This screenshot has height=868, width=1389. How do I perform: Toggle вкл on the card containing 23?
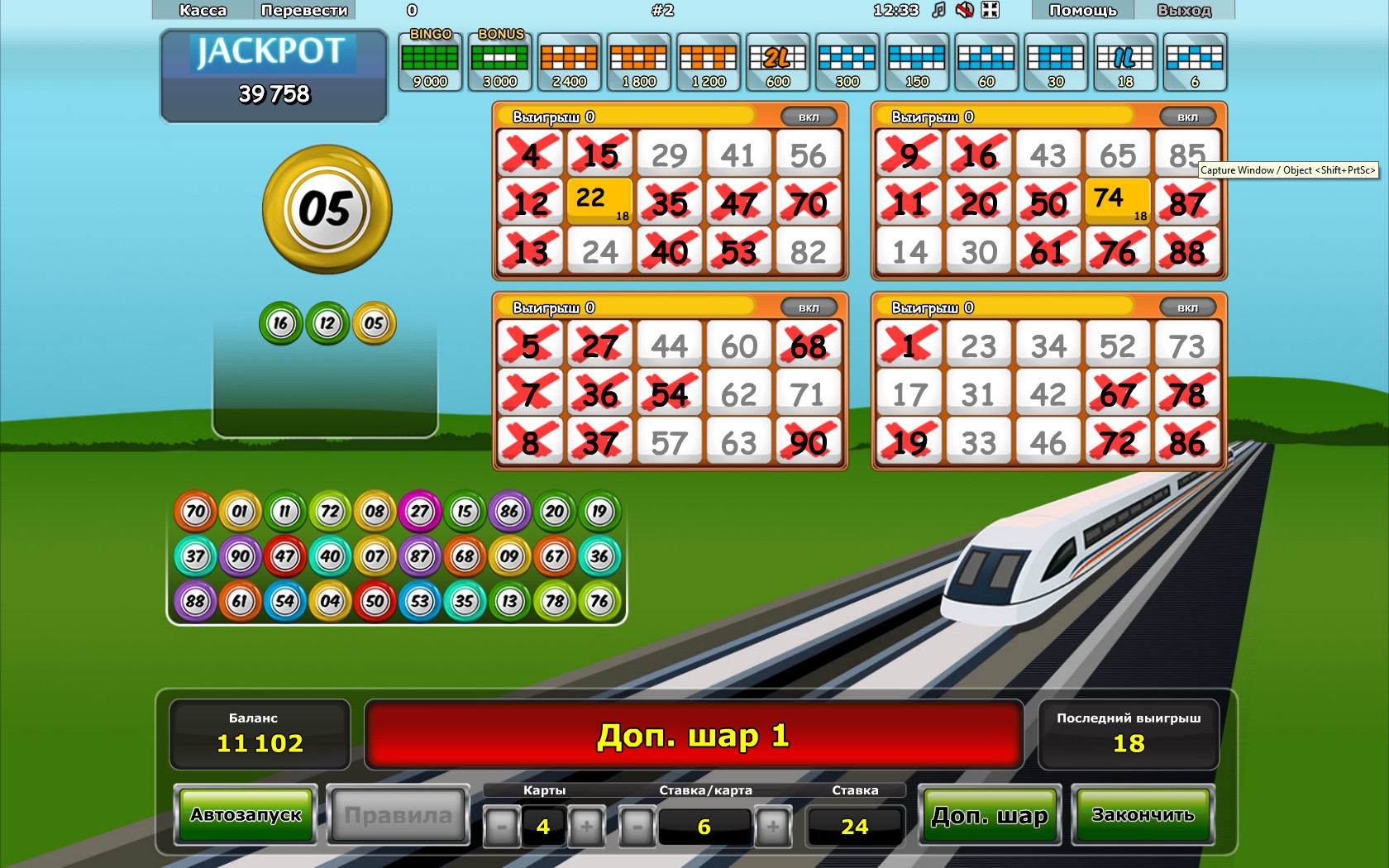(1187, 308)
